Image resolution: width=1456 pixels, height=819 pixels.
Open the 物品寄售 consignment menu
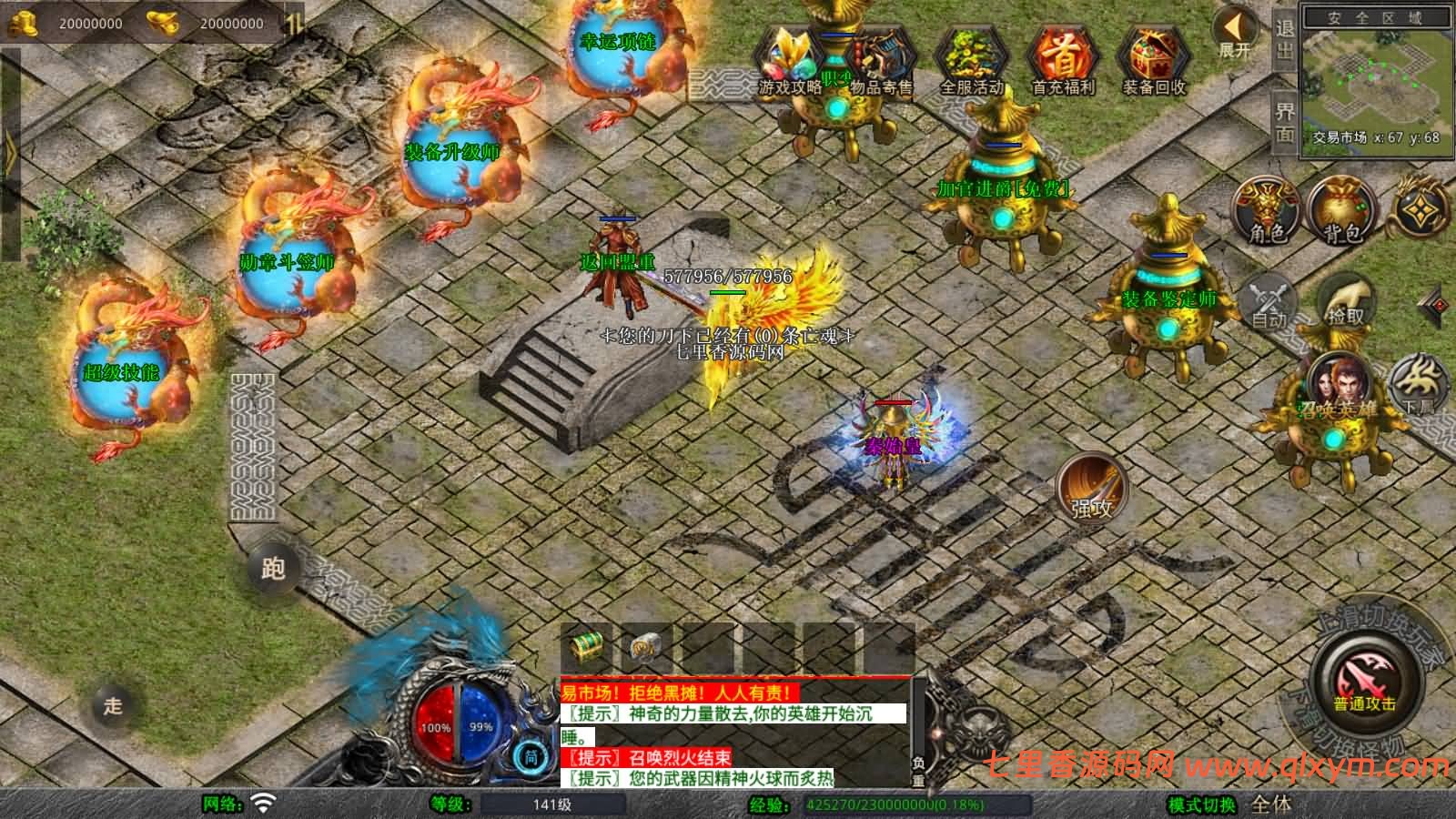coord(881,60)
